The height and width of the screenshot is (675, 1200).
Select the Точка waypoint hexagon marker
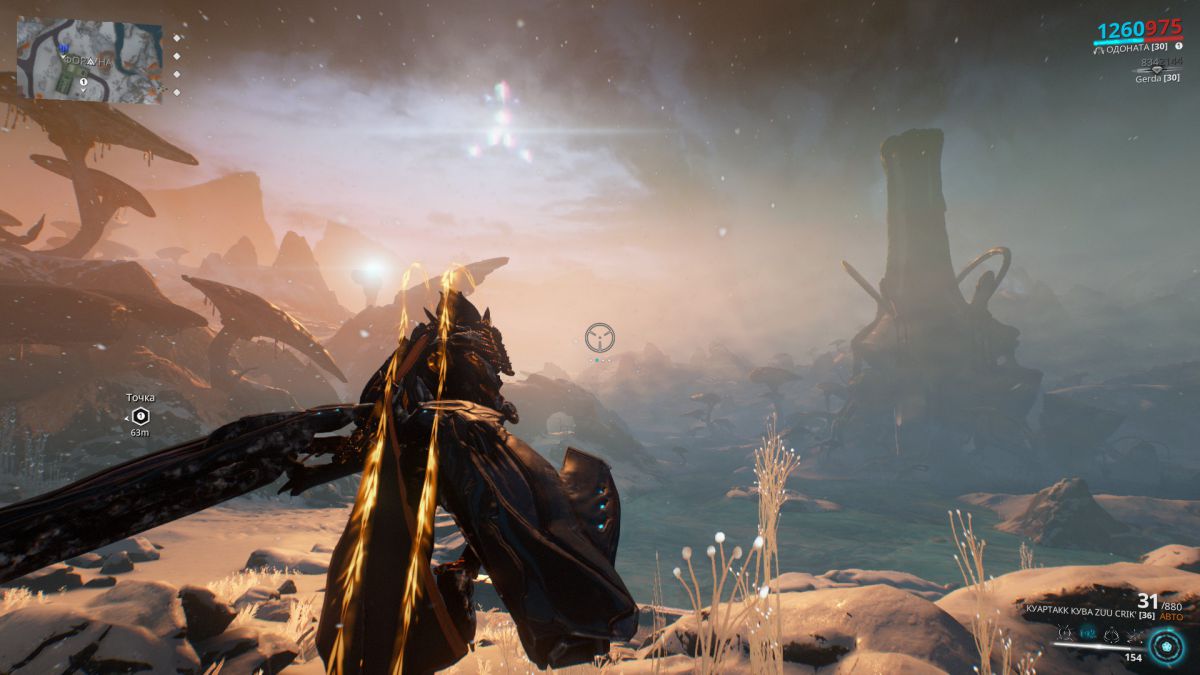coord(140,415)
